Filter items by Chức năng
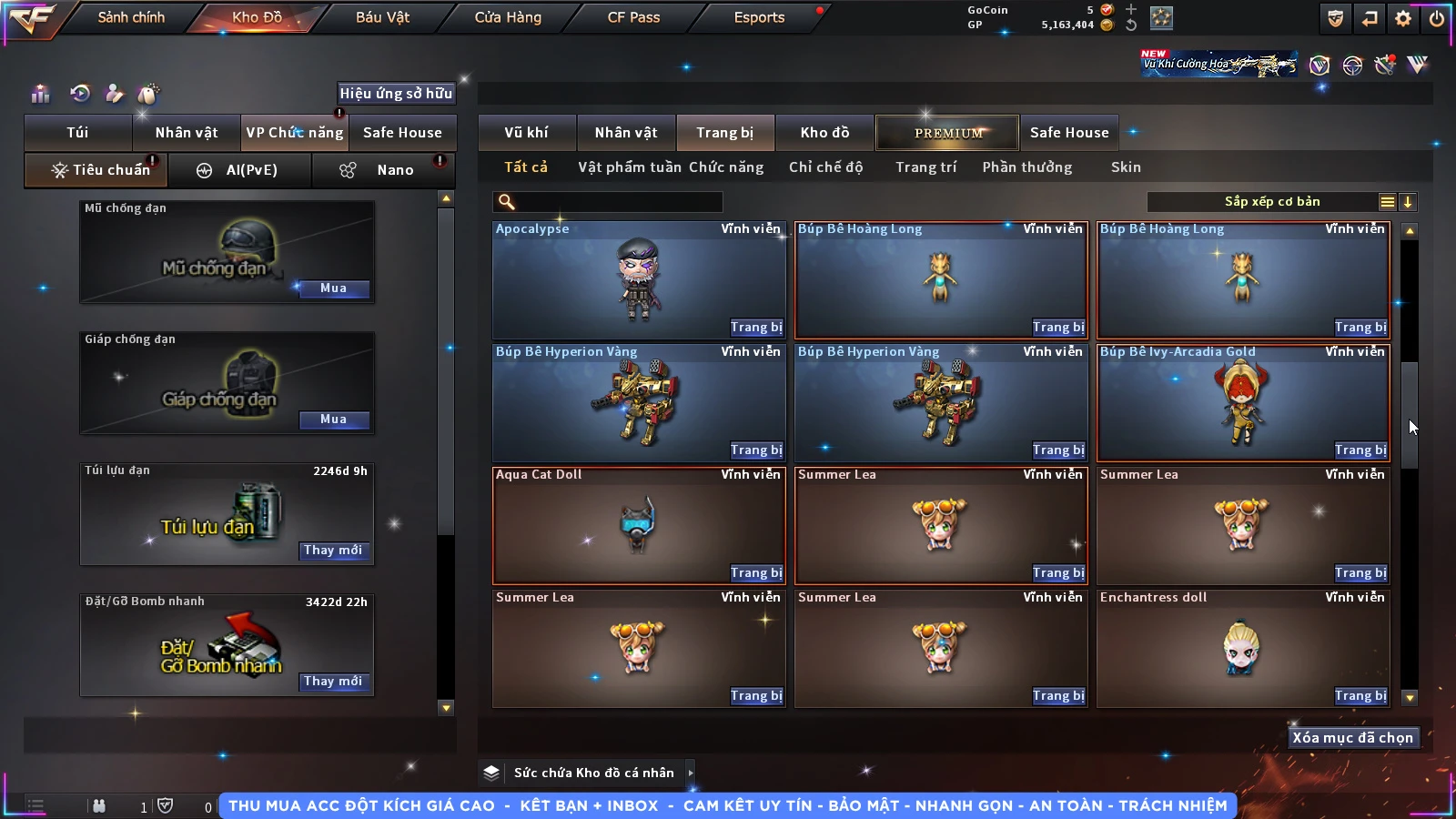This screenshot has height=819, width=1456. pos(726,167)
